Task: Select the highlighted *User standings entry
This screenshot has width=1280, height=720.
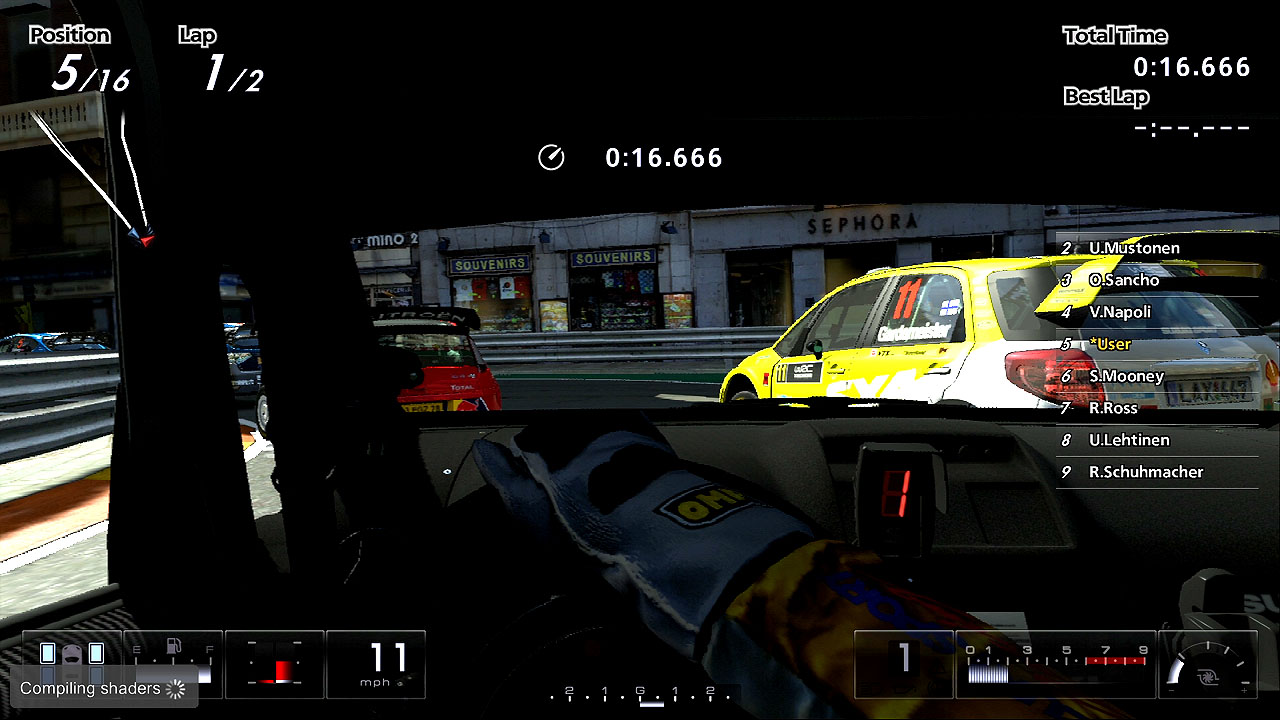Action: [1110, 344]
